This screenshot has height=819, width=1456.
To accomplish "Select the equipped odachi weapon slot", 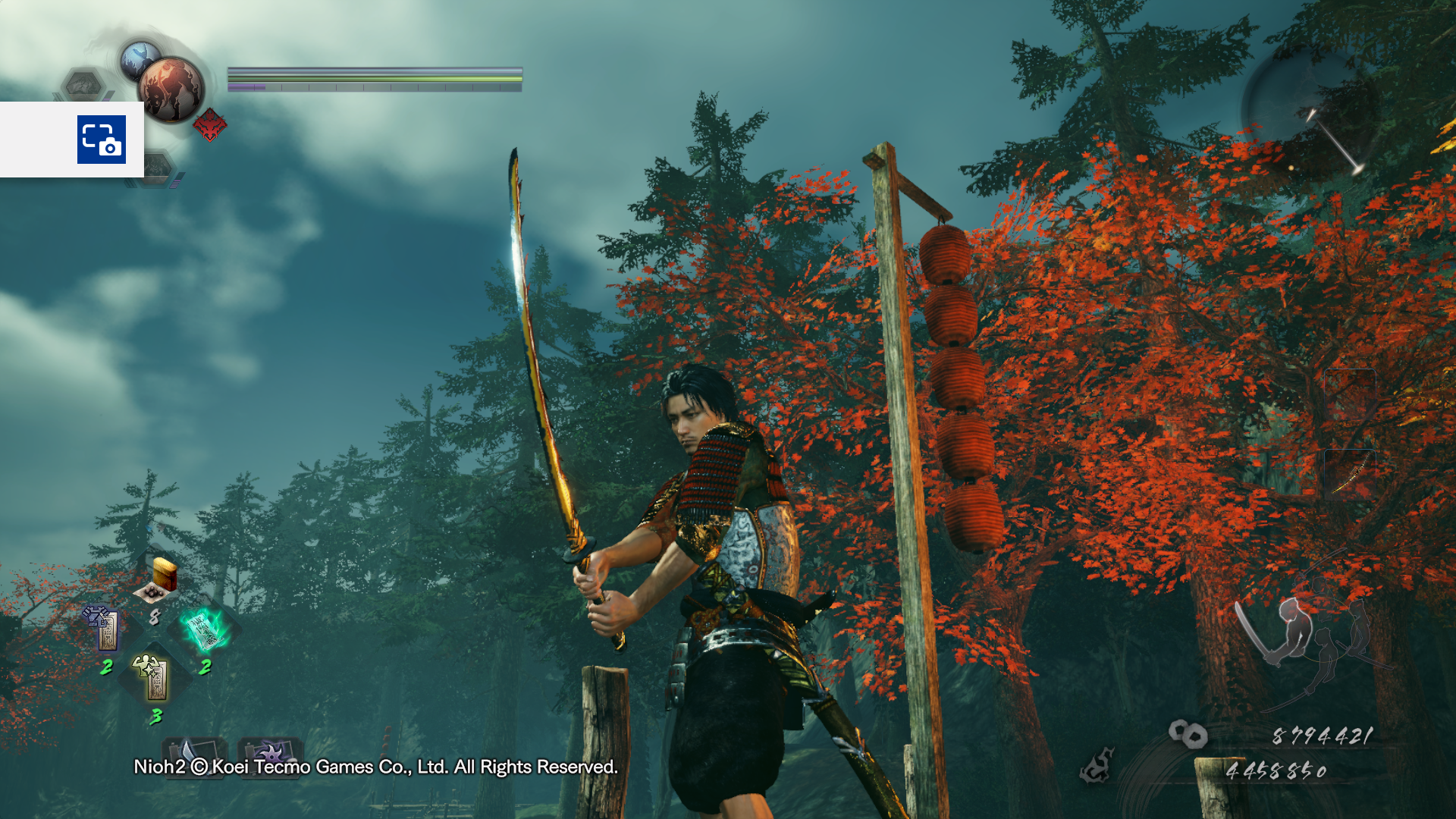I will pyautogui.click(x=1350, y=474).
